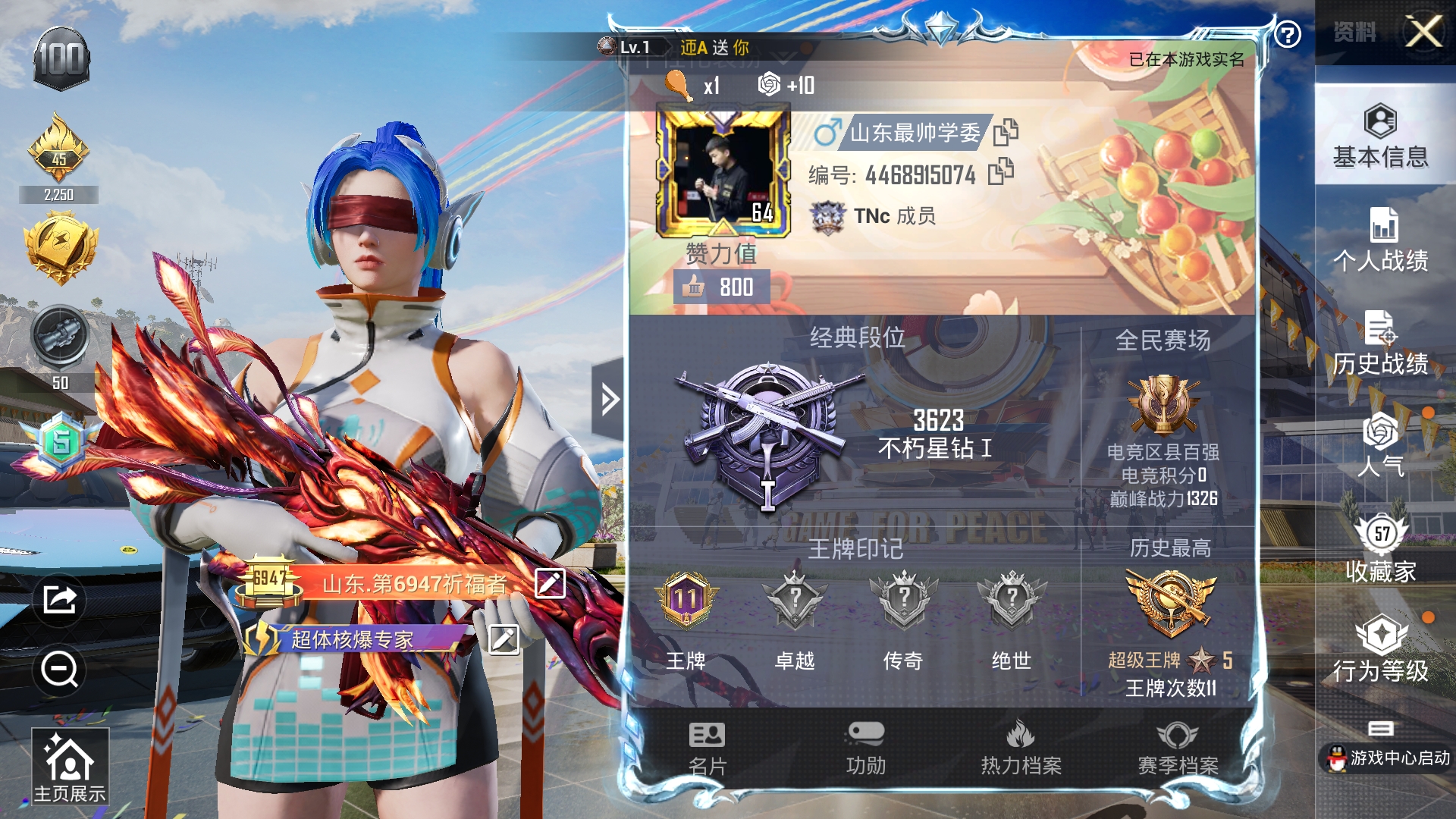Screen dimensions: 1456x819
Task: Give a like on the 赞力值 thumbs-up button
Action: (694, 287)
